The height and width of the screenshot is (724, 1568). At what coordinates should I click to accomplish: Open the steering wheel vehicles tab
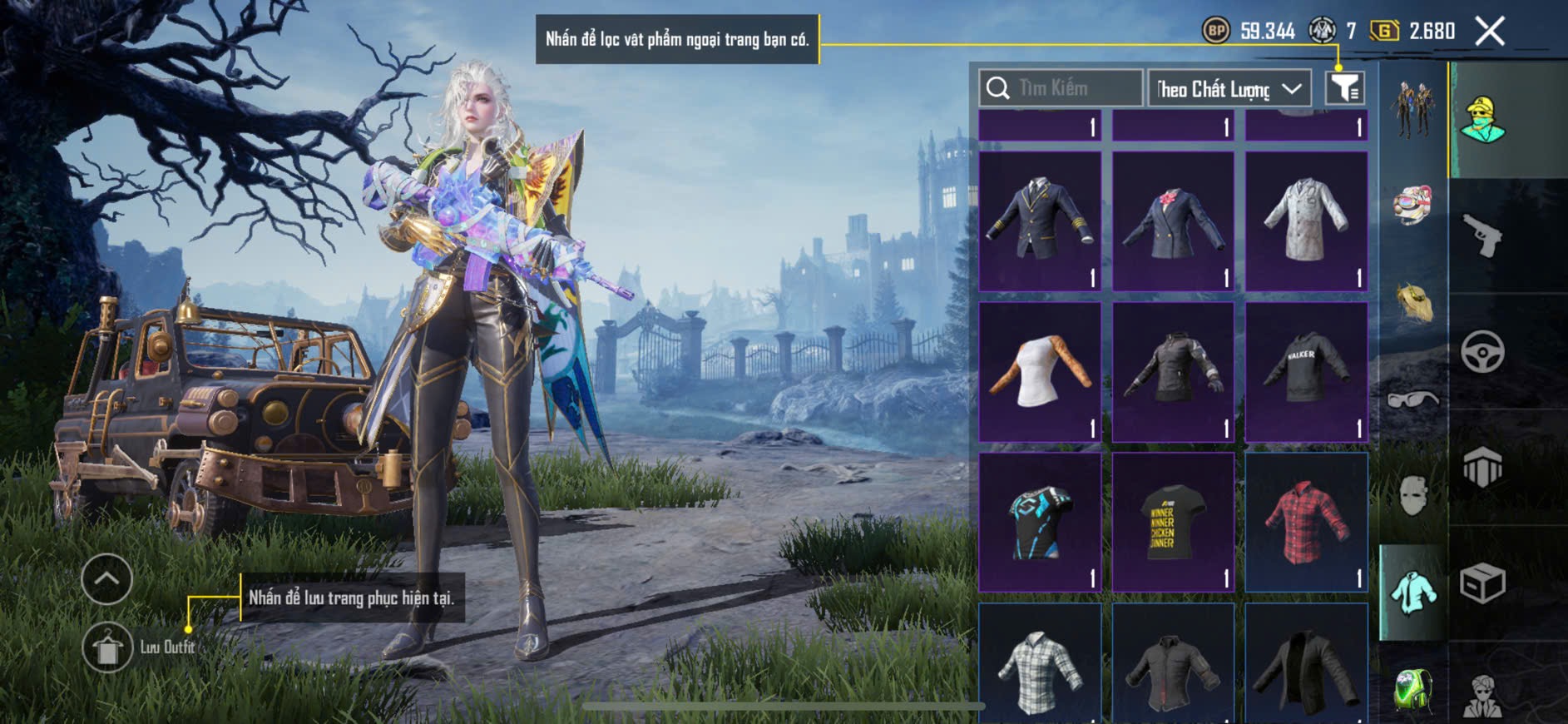pos(1482,351)
